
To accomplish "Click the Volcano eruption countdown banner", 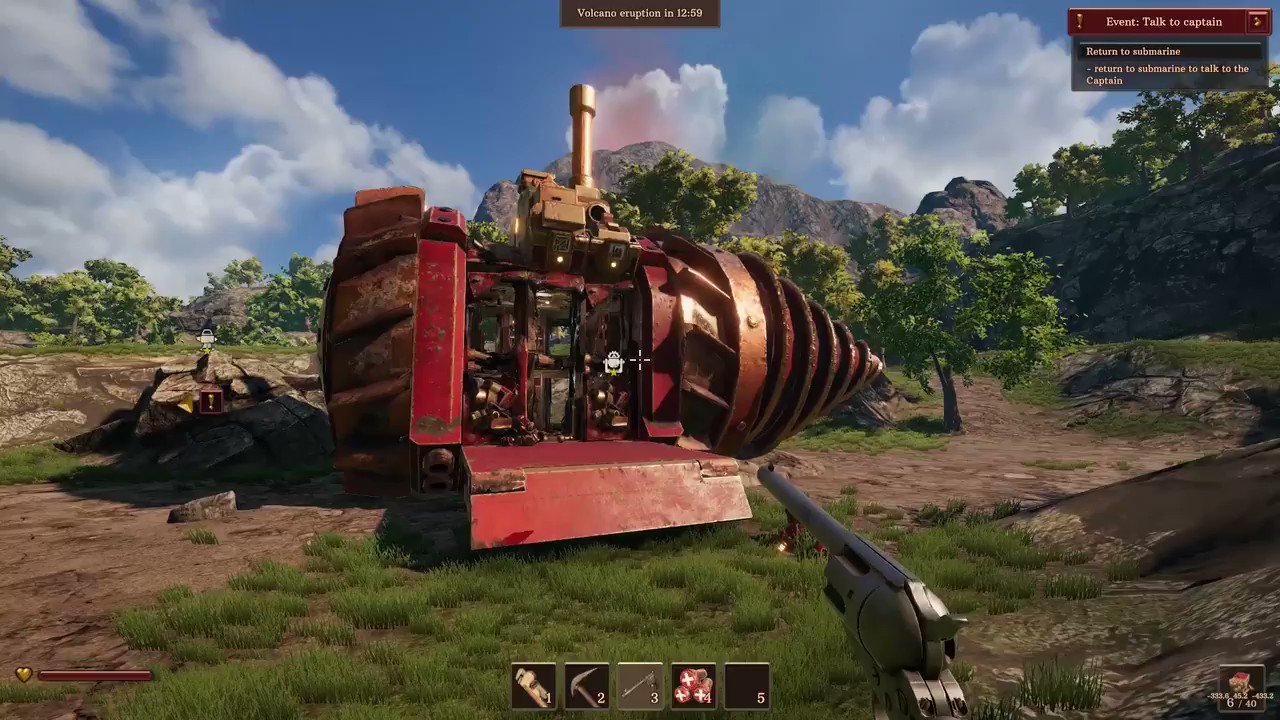I will point(640,13).
